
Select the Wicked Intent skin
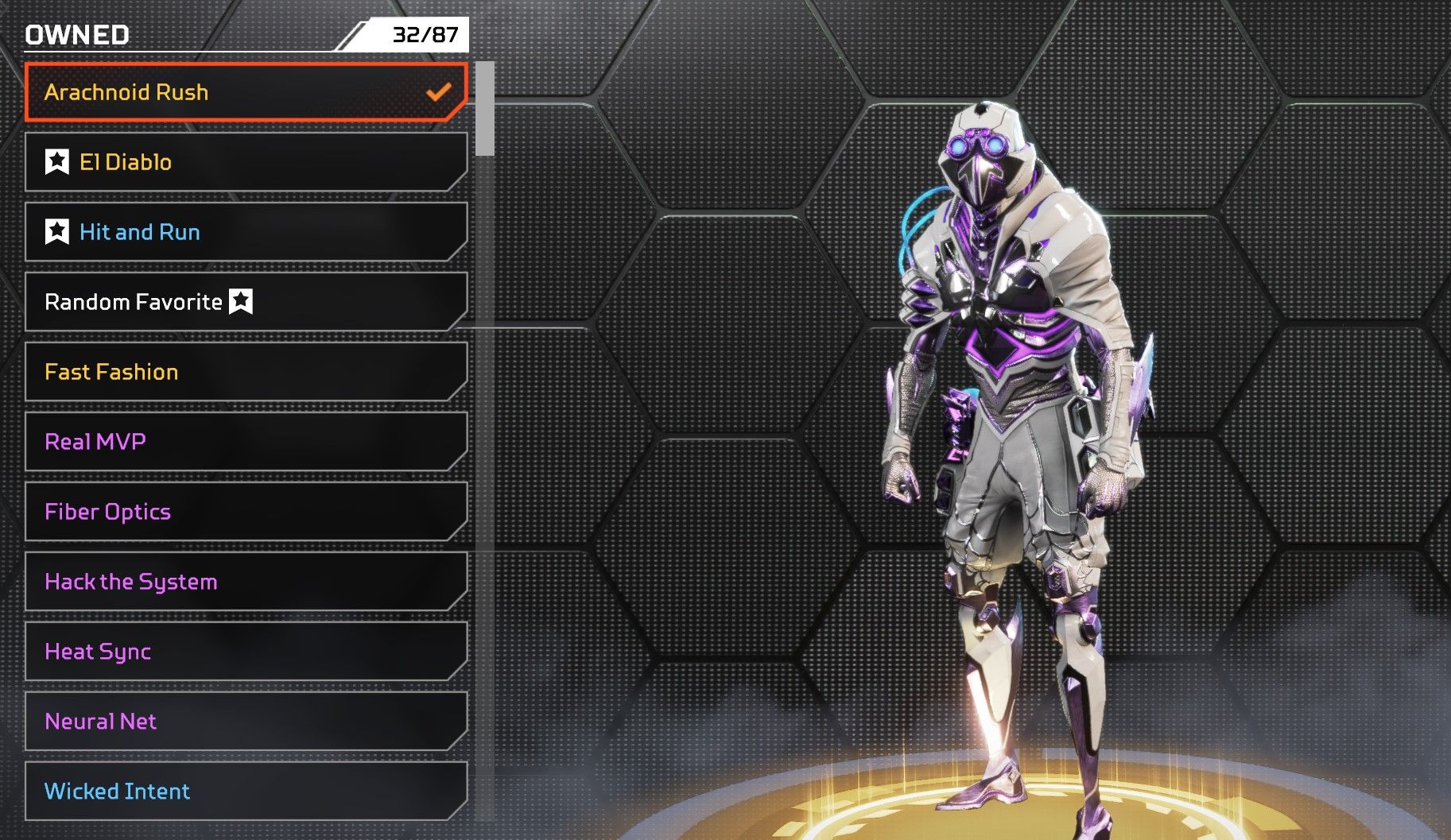tap(245, 792)
